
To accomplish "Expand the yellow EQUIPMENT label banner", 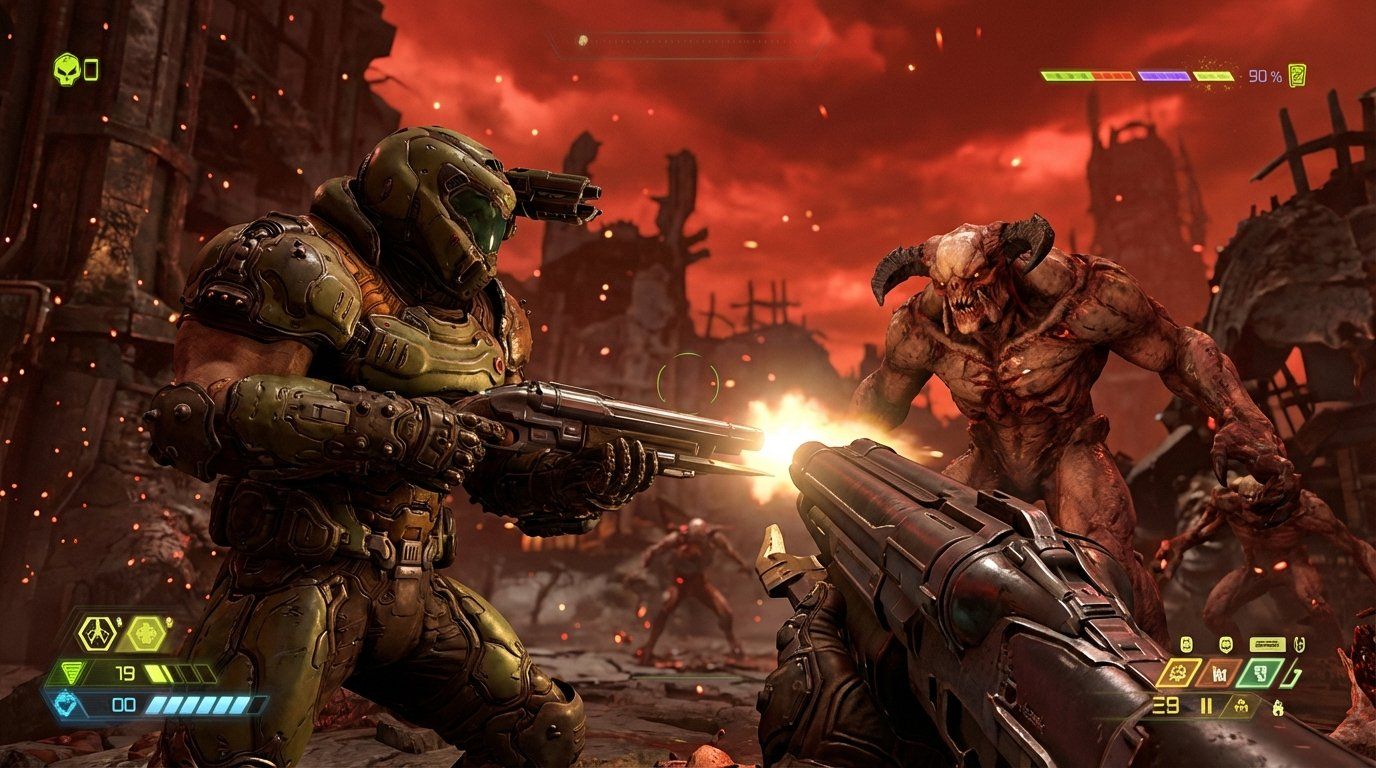I will 1267,644.
